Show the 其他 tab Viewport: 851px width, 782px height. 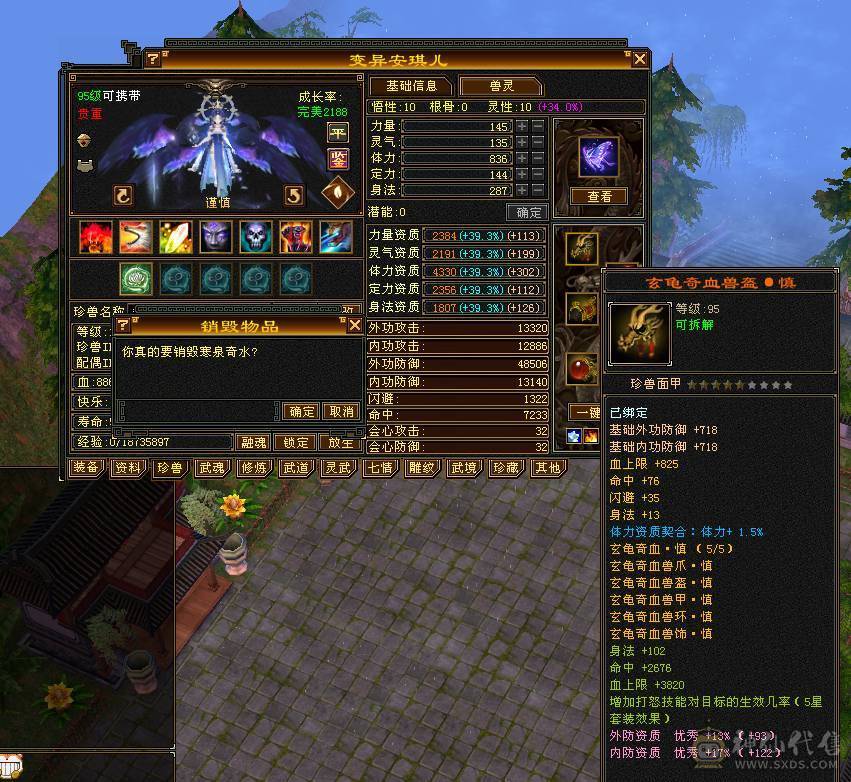tap(546, 468)
